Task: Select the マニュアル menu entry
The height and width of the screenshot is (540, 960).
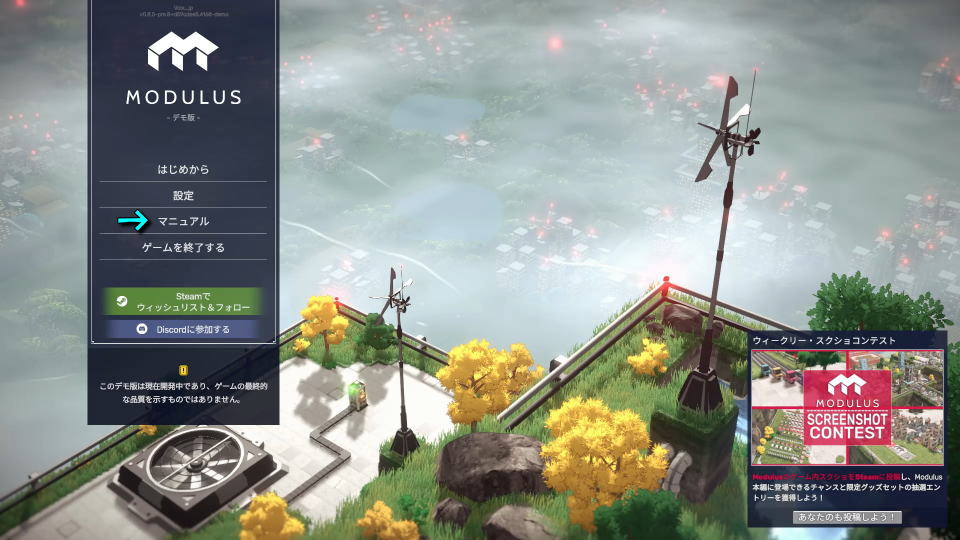Action: (x=183, y=221)
